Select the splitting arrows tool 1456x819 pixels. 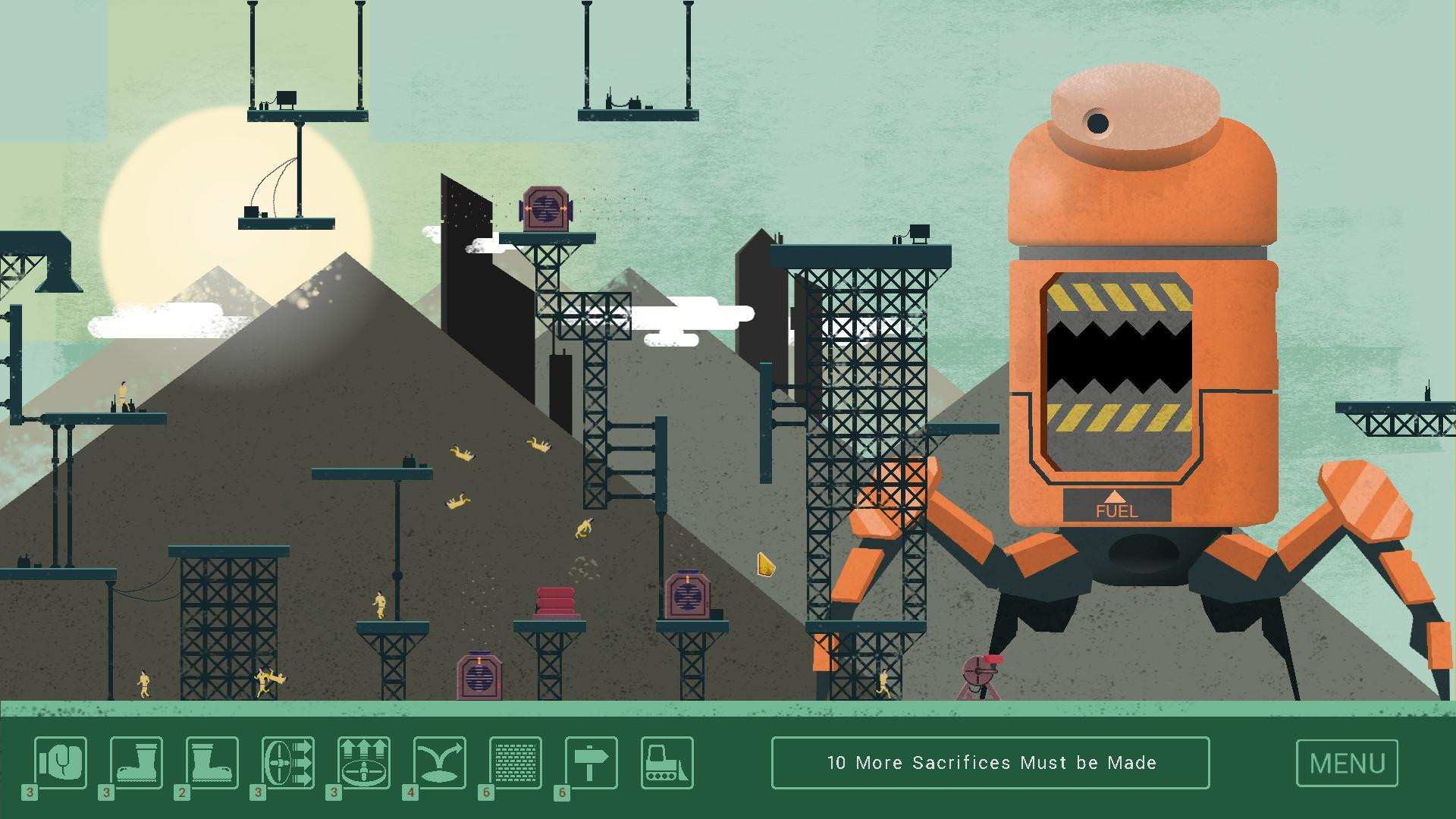pos(440,763)
